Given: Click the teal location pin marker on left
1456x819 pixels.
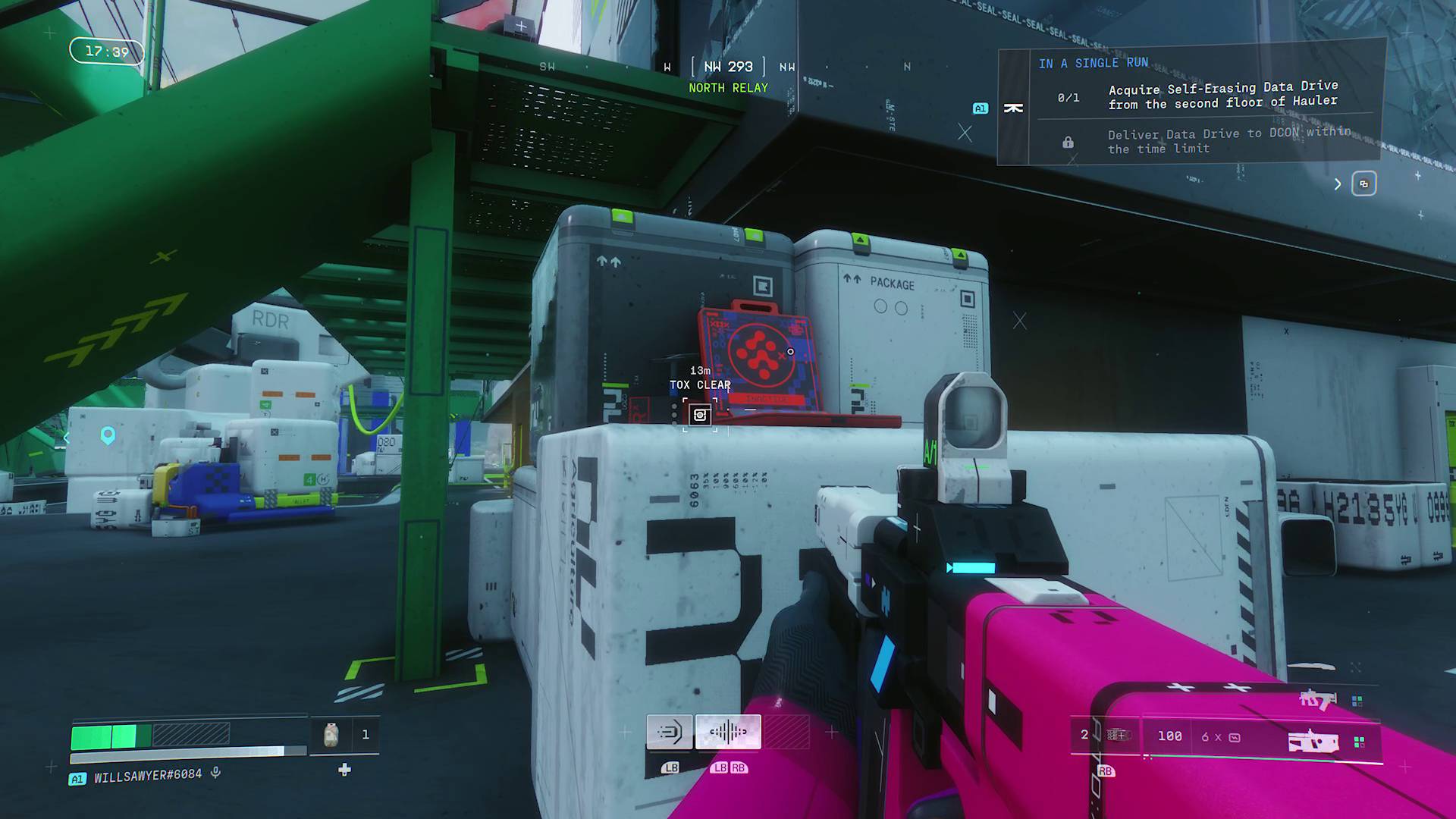Looking at the screenshot, I should [106, 438].
